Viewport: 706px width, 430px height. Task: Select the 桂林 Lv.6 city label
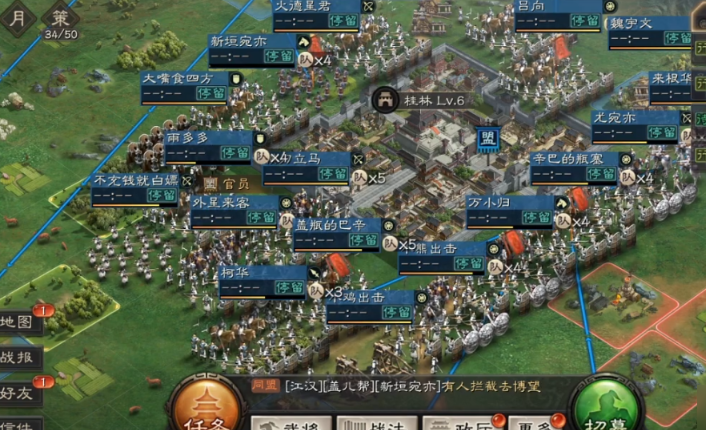point(422,99)
